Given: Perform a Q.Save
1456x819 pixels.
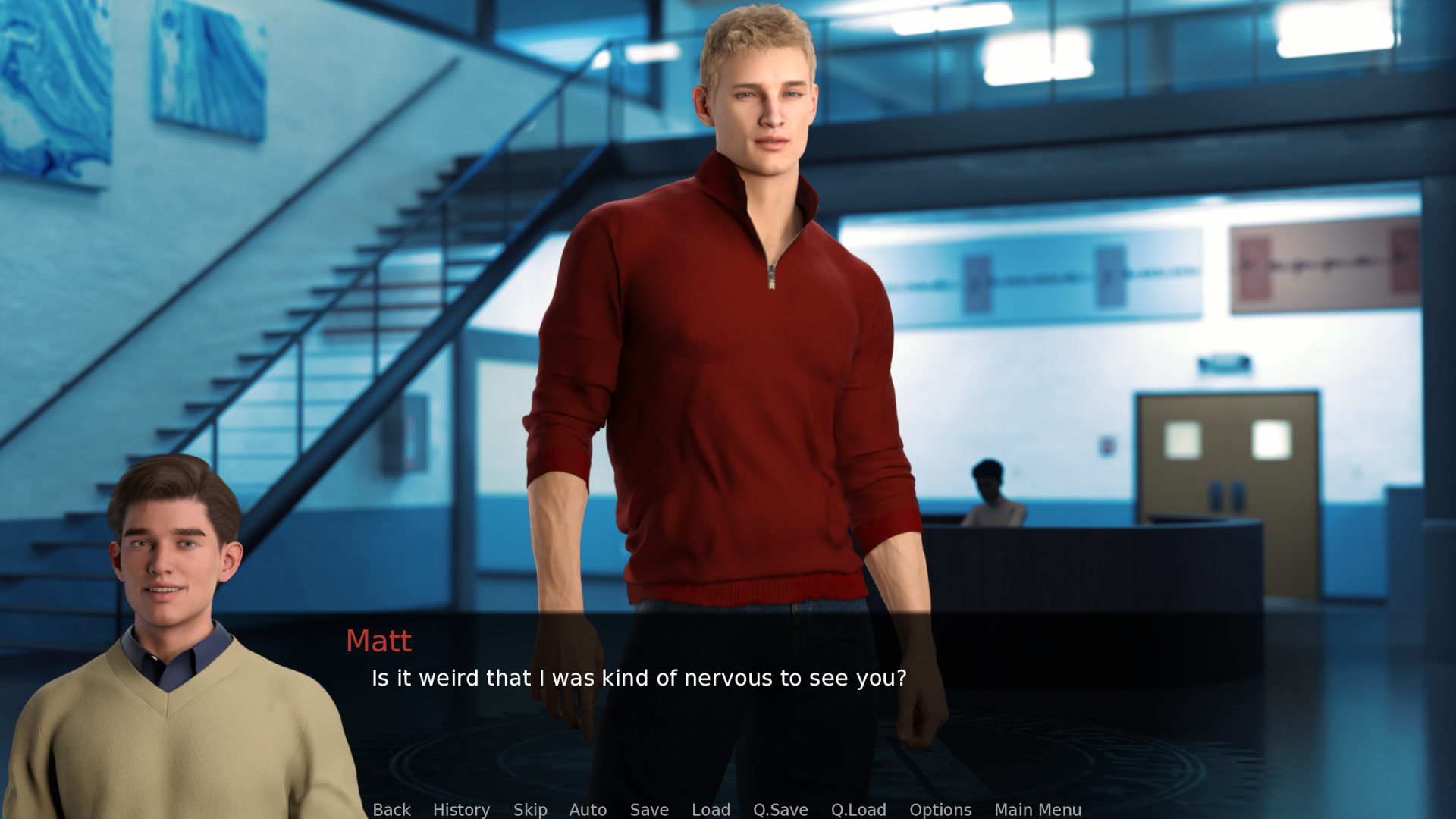Looking at the screenshot, I should (781, 810).
